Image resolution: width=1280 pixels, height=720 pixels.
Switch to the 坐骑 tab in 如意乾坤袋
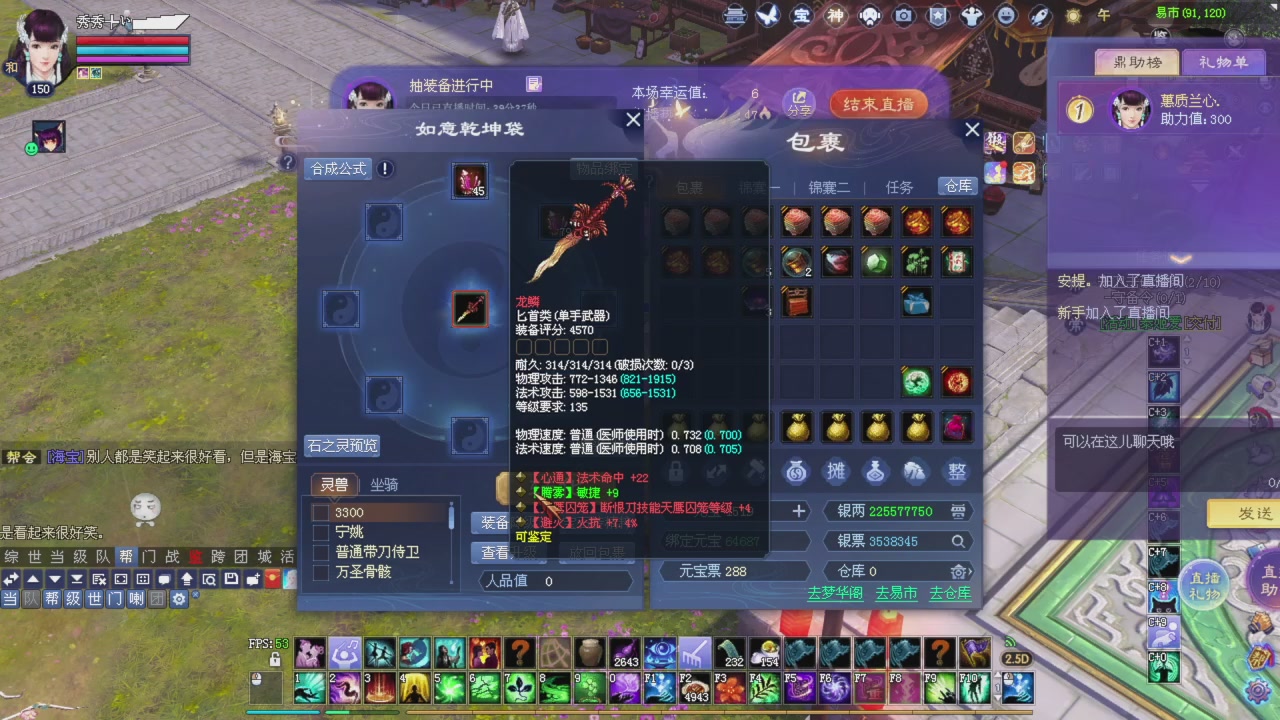(383, 484)
